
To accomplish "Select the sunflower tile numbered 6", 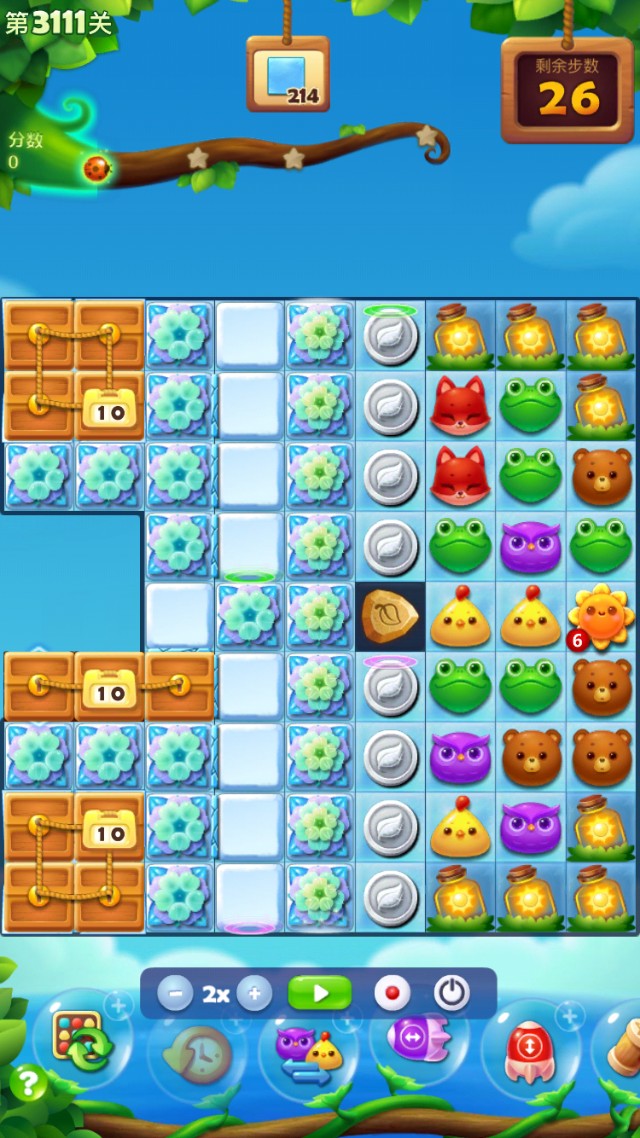I will tap(601, 617).
